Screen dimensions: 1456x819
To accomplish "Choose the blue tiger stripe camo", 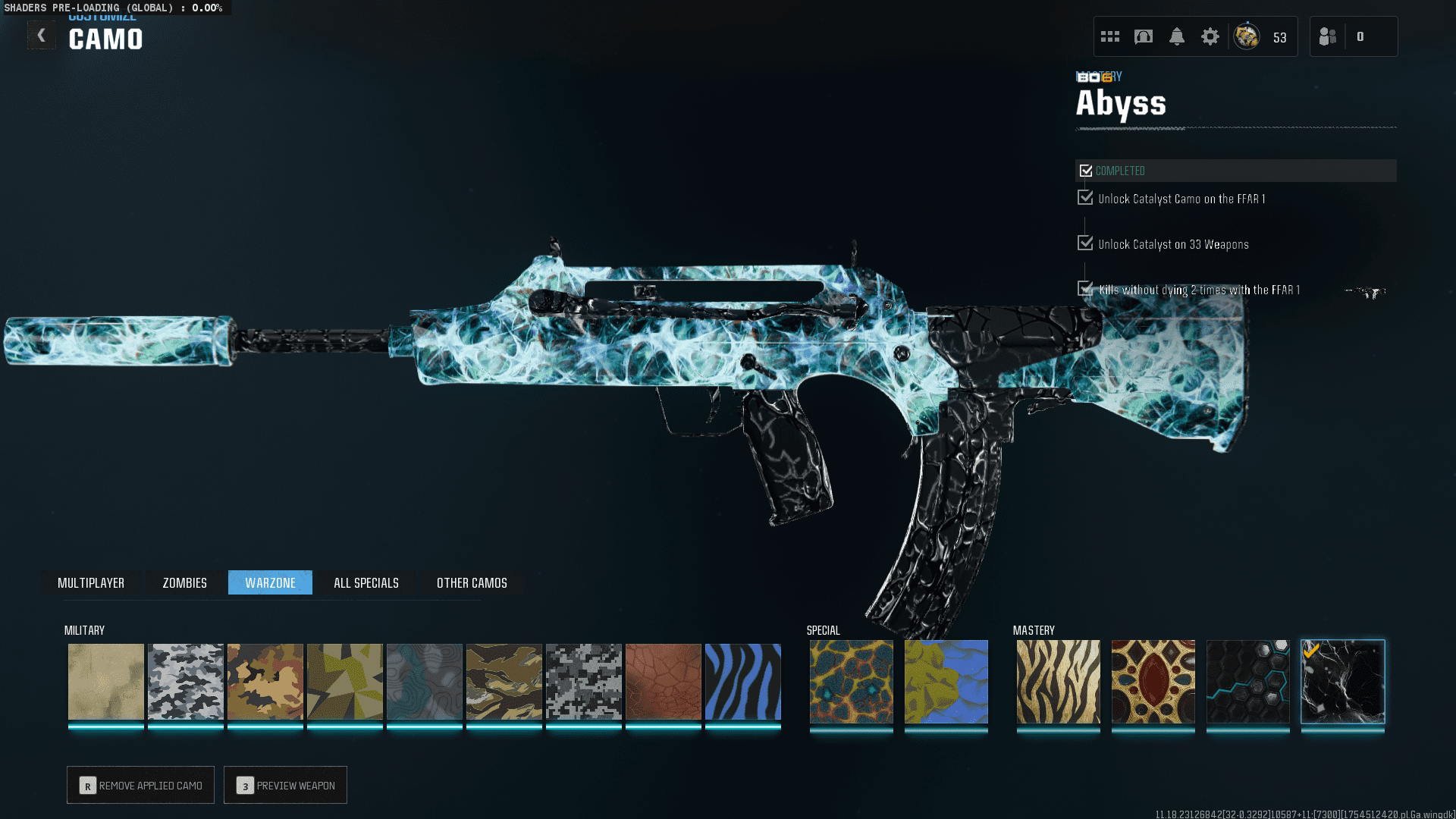I will [x=742, y=681].
